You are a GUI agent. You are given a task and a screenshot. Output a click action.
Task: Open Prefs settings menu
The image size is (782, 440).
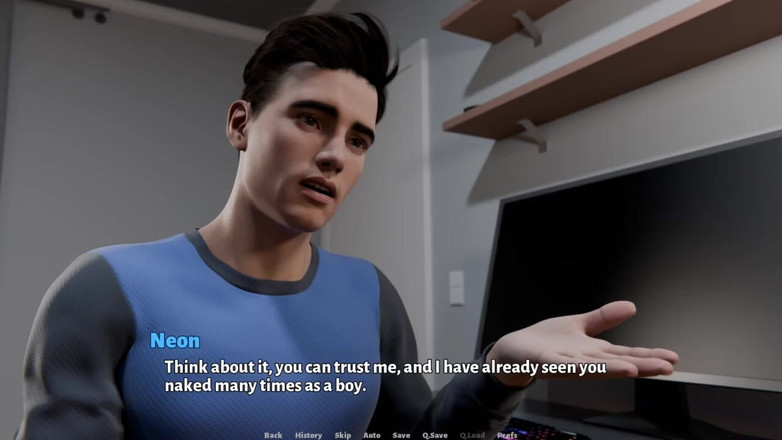(x=507, y=435)
